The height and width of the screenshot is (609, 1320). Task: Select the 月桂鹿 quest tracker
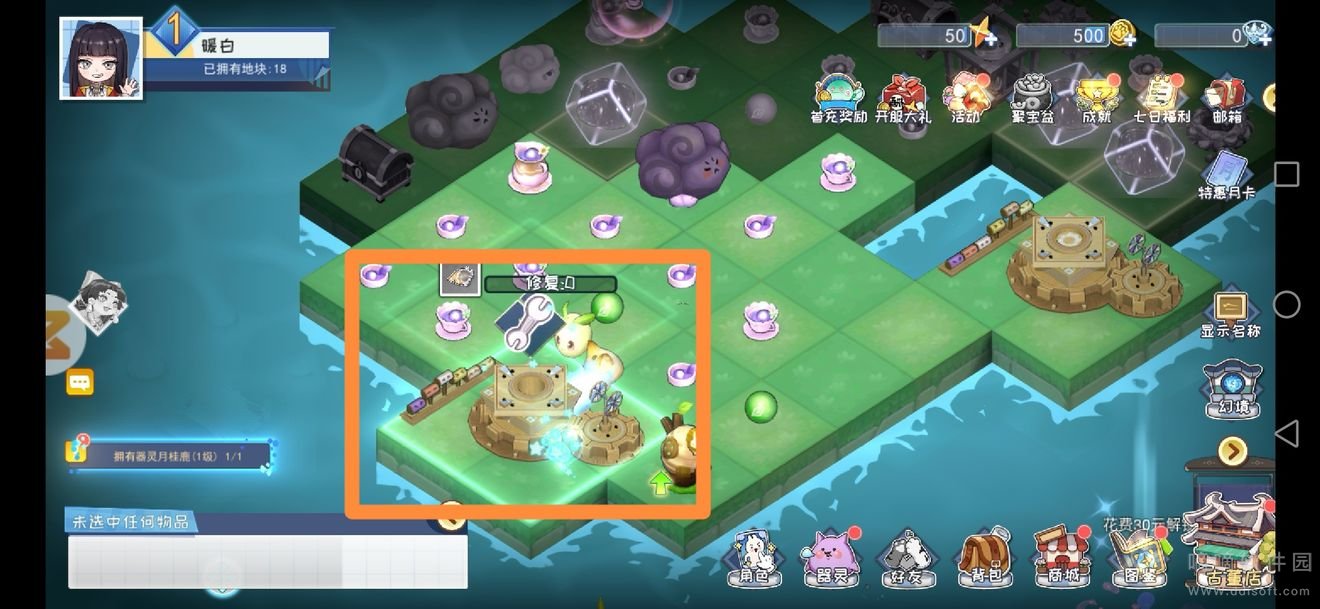170,456
